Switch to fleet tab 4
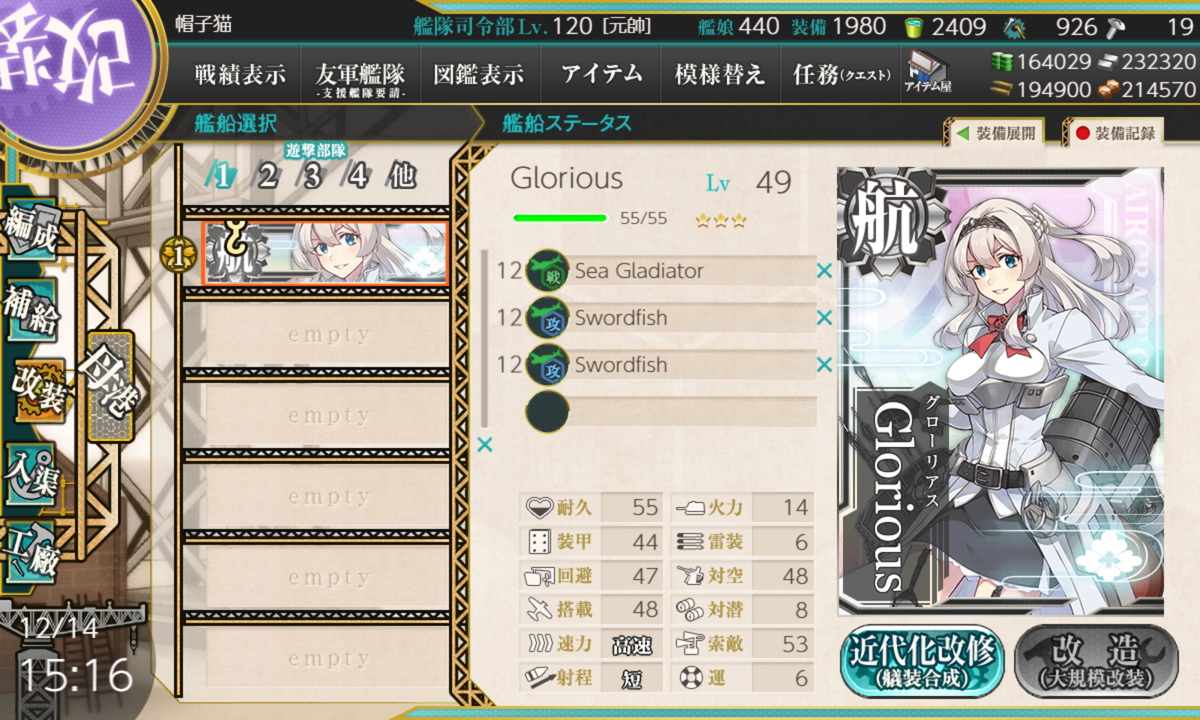 (x=357, y=177)
